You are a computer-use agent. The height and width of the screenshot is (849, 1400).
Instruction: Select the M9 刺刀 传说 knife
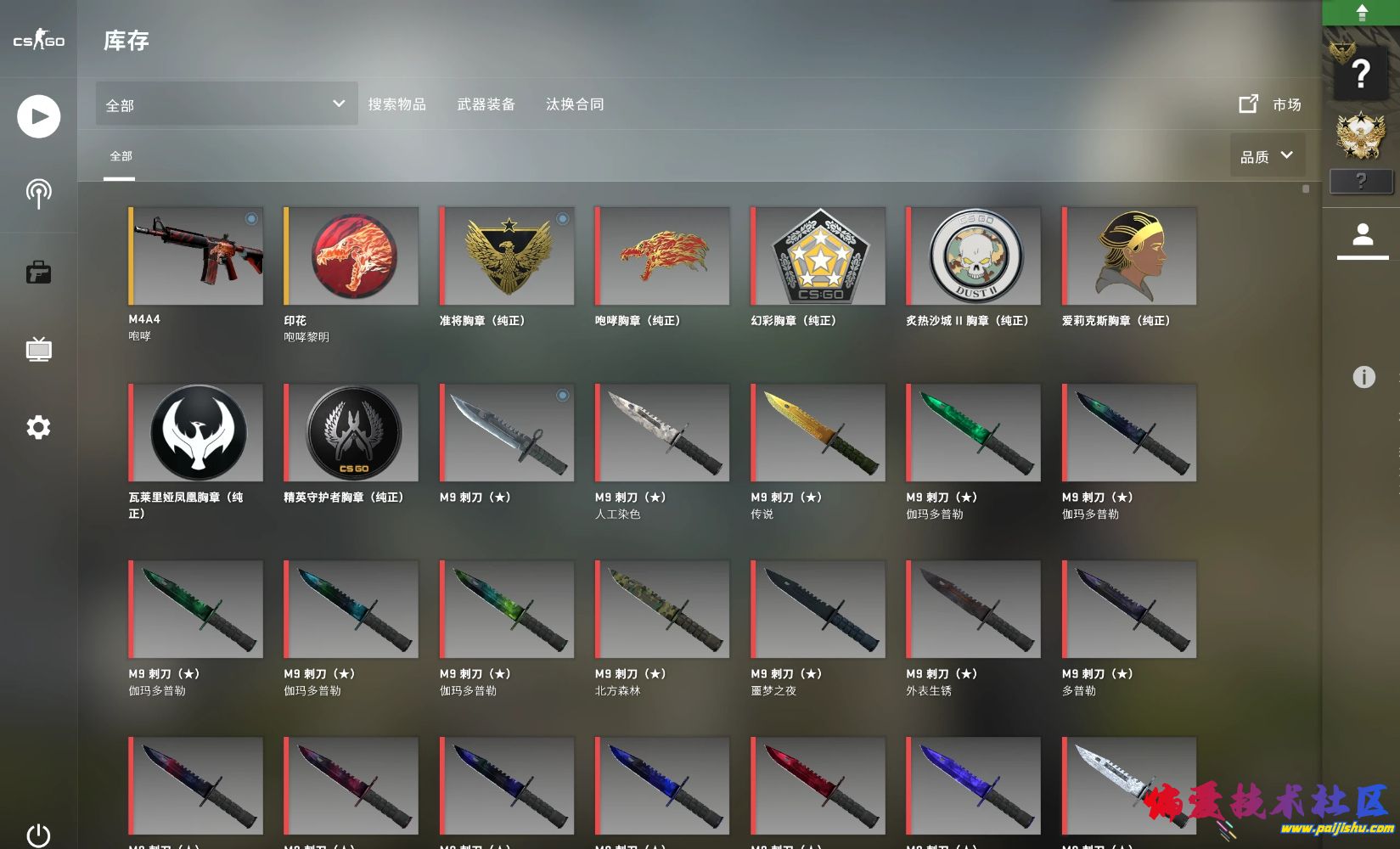click(x=818, y=433)
